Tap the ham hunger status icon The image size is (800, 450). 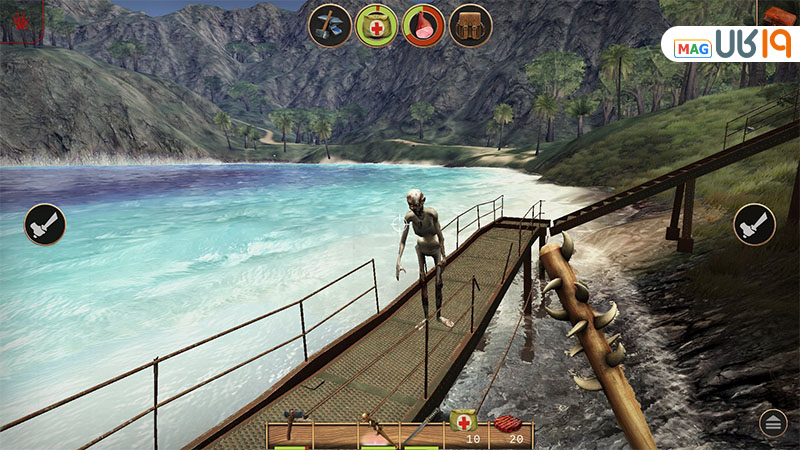tap(423, 25)
